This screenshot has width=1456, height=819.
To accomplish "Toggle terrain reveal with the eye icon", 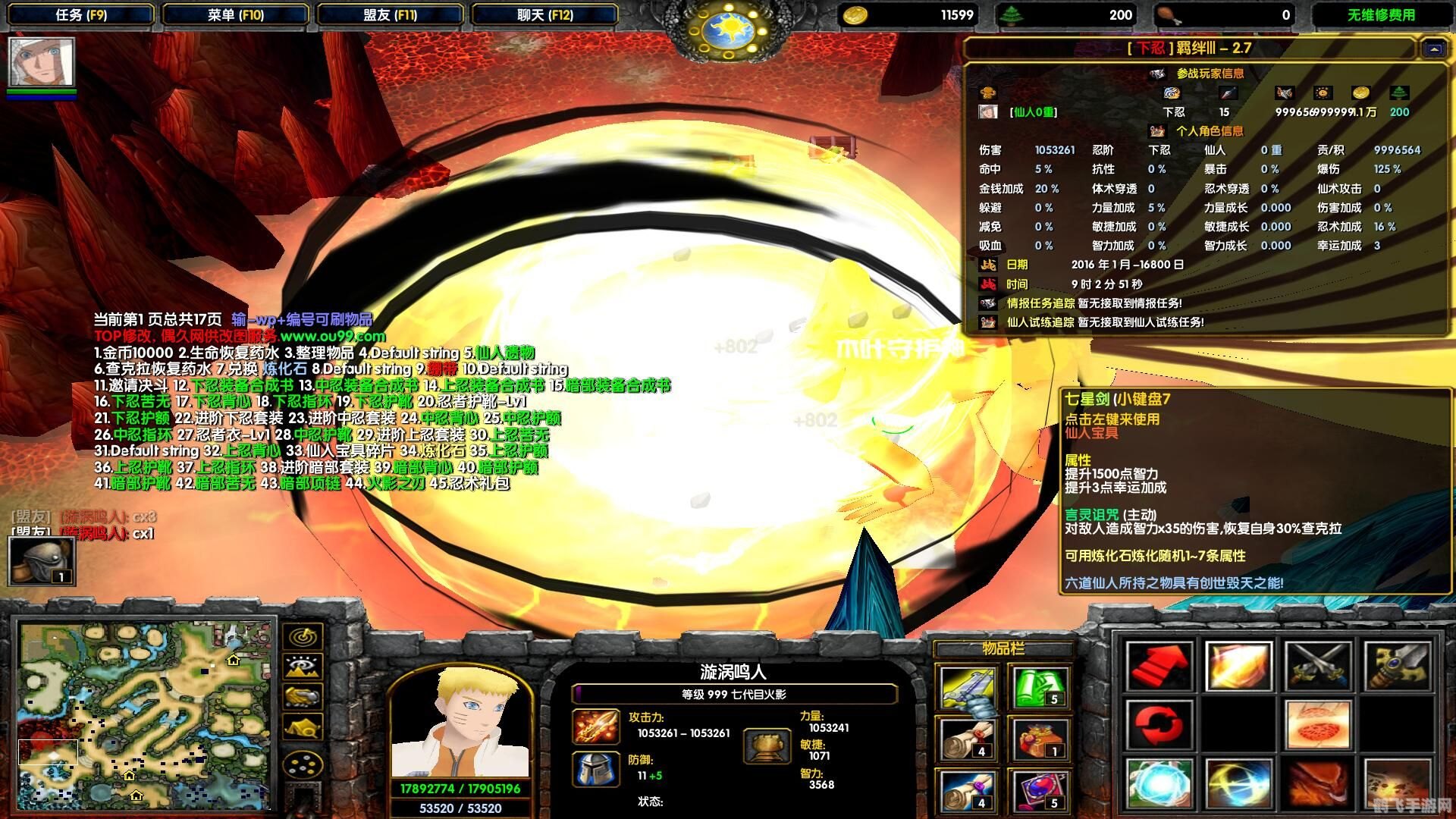I will [x=302, y=665].
